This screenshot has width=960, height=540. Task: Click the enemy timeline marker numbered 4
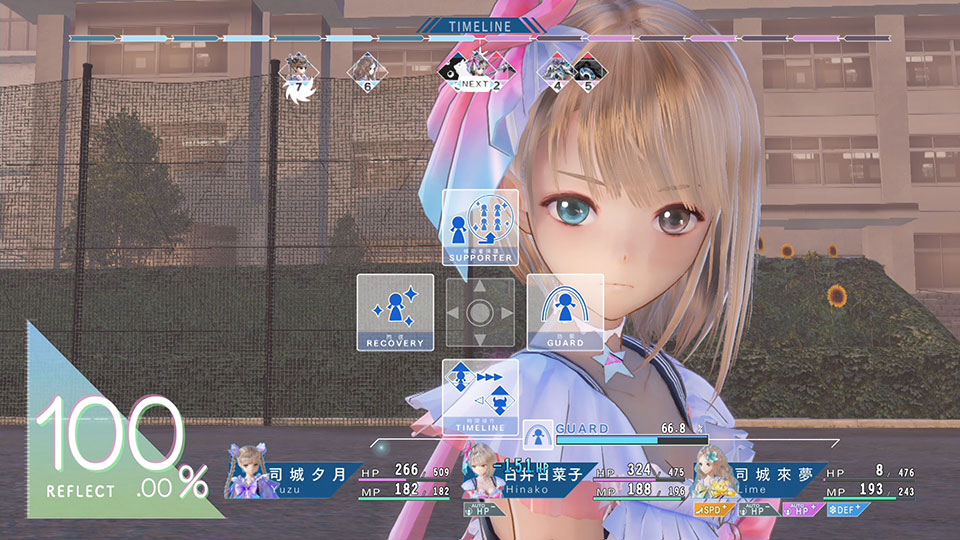pyautogui.click(x=556, y=72)
